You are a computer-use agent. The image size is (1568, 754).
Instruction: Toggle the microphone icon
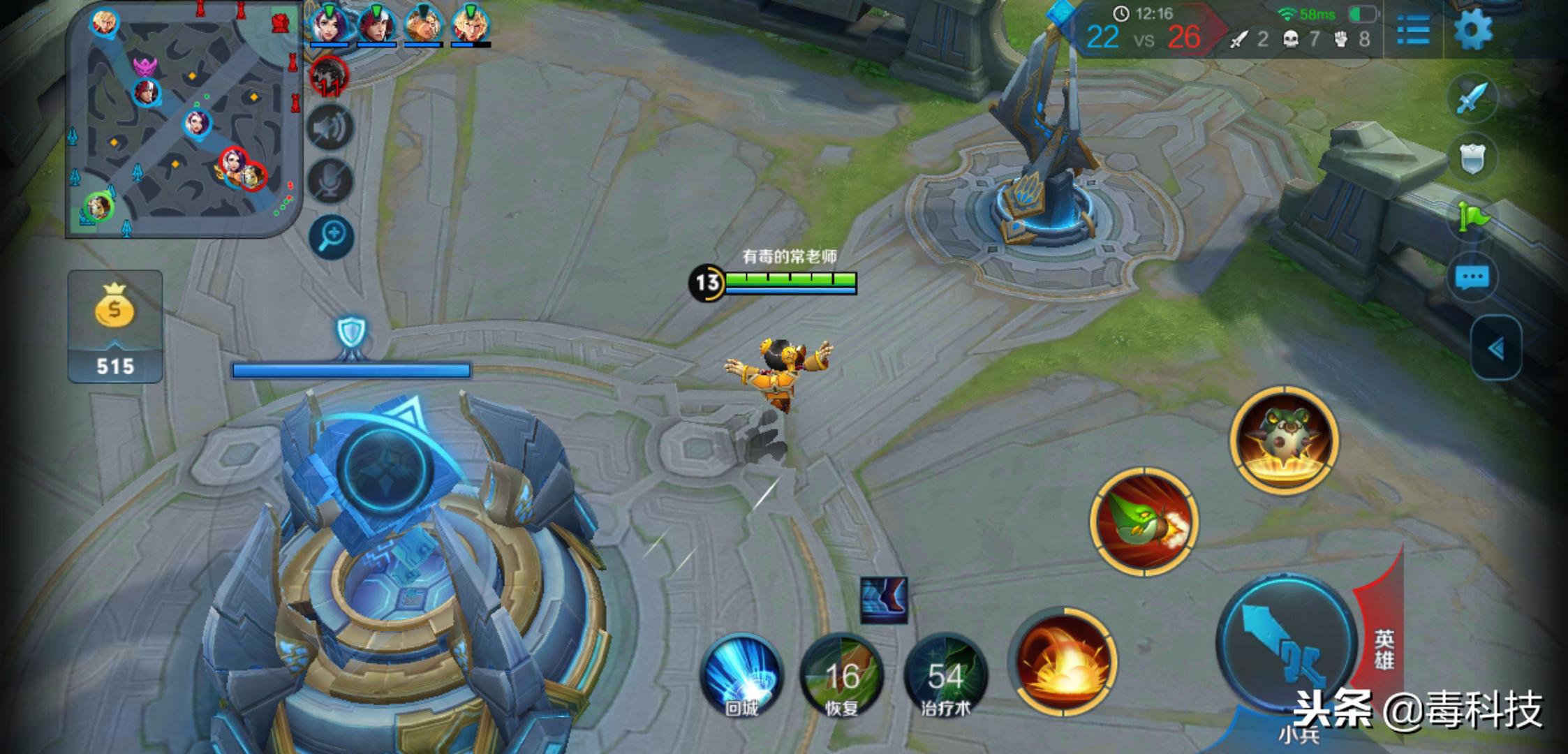click(330, 180)
